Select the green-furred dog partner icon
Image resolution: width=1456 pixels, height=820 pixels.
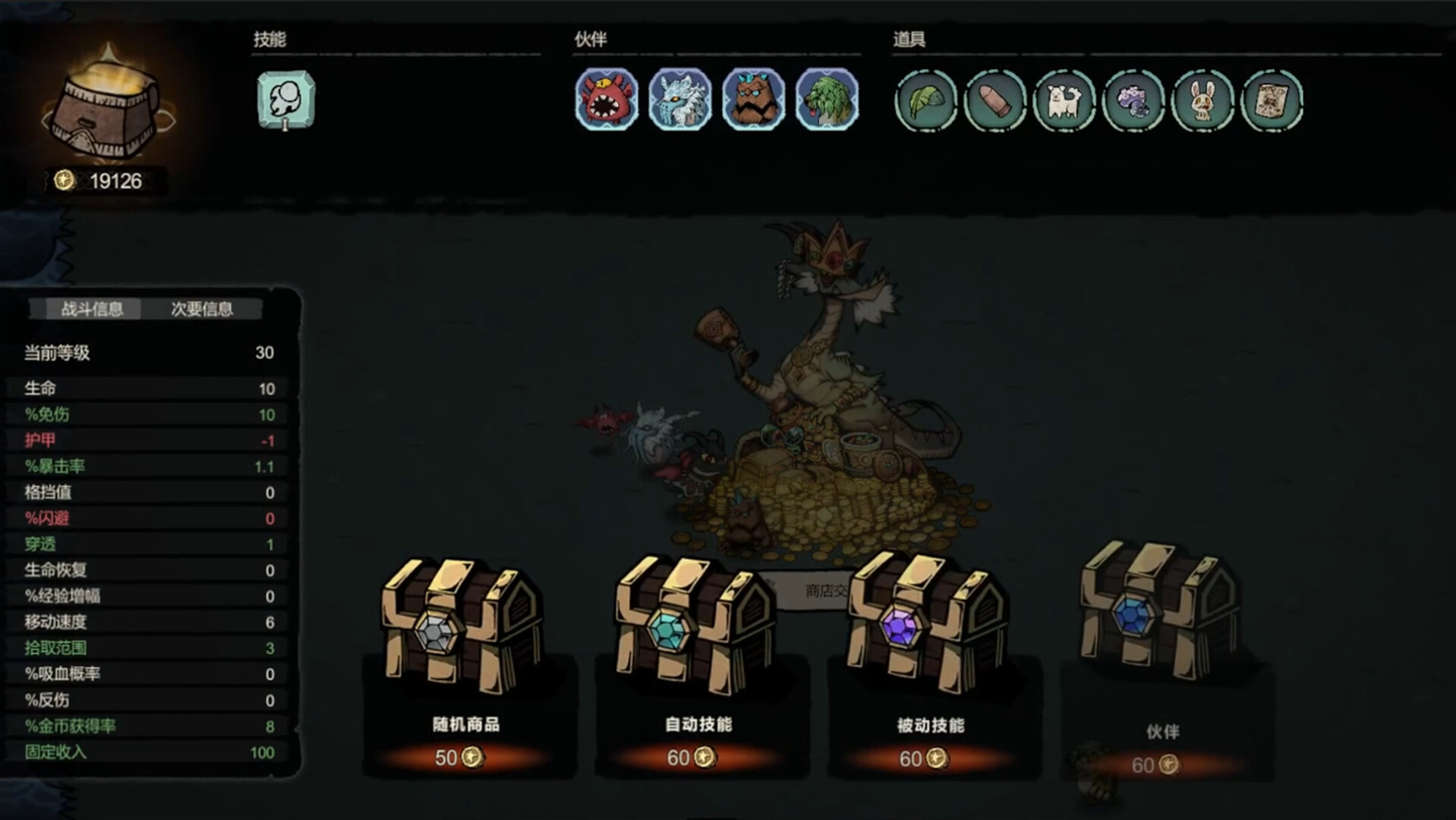click(824, 101)
